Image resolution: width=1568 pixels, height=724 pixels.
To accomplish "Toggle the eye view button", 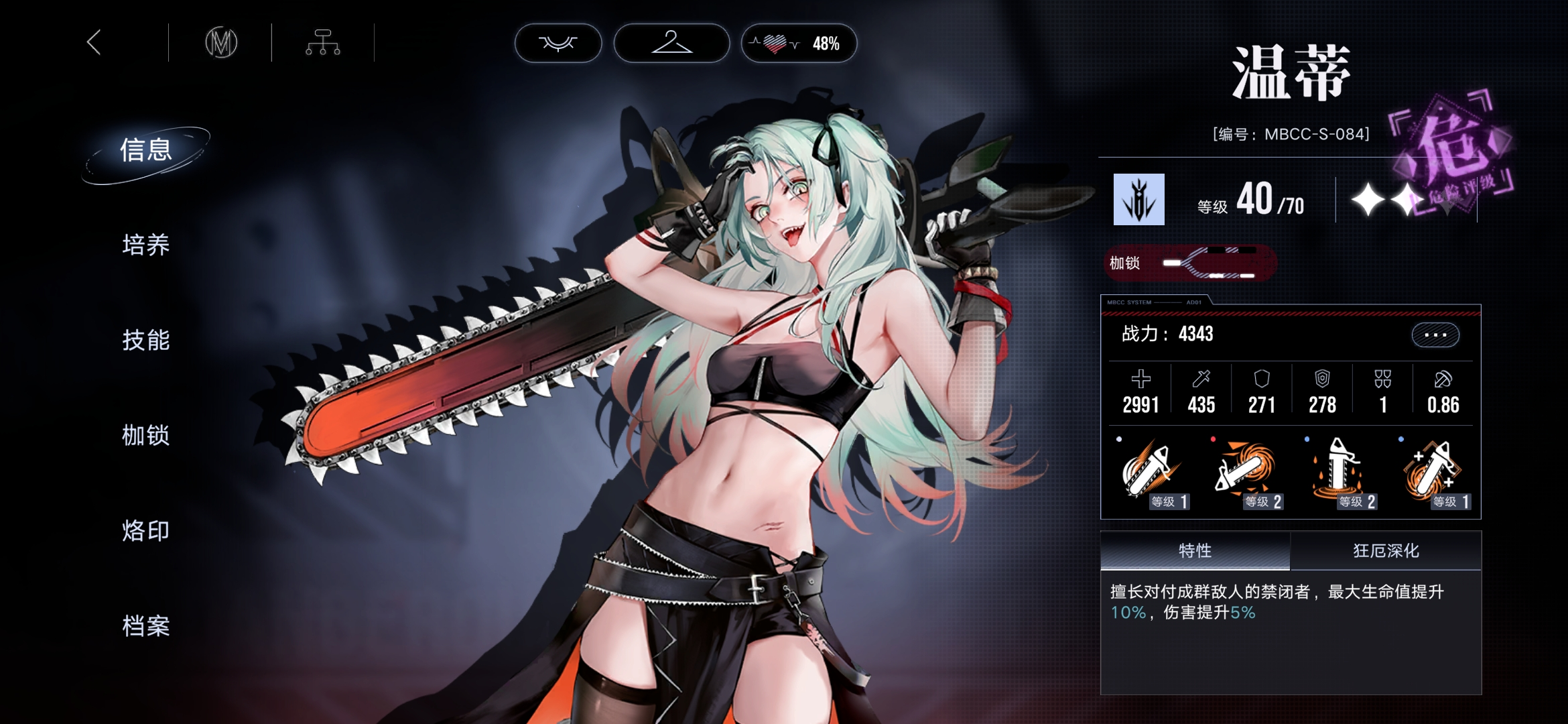I will pyautogui.click(x=558, y=44).
